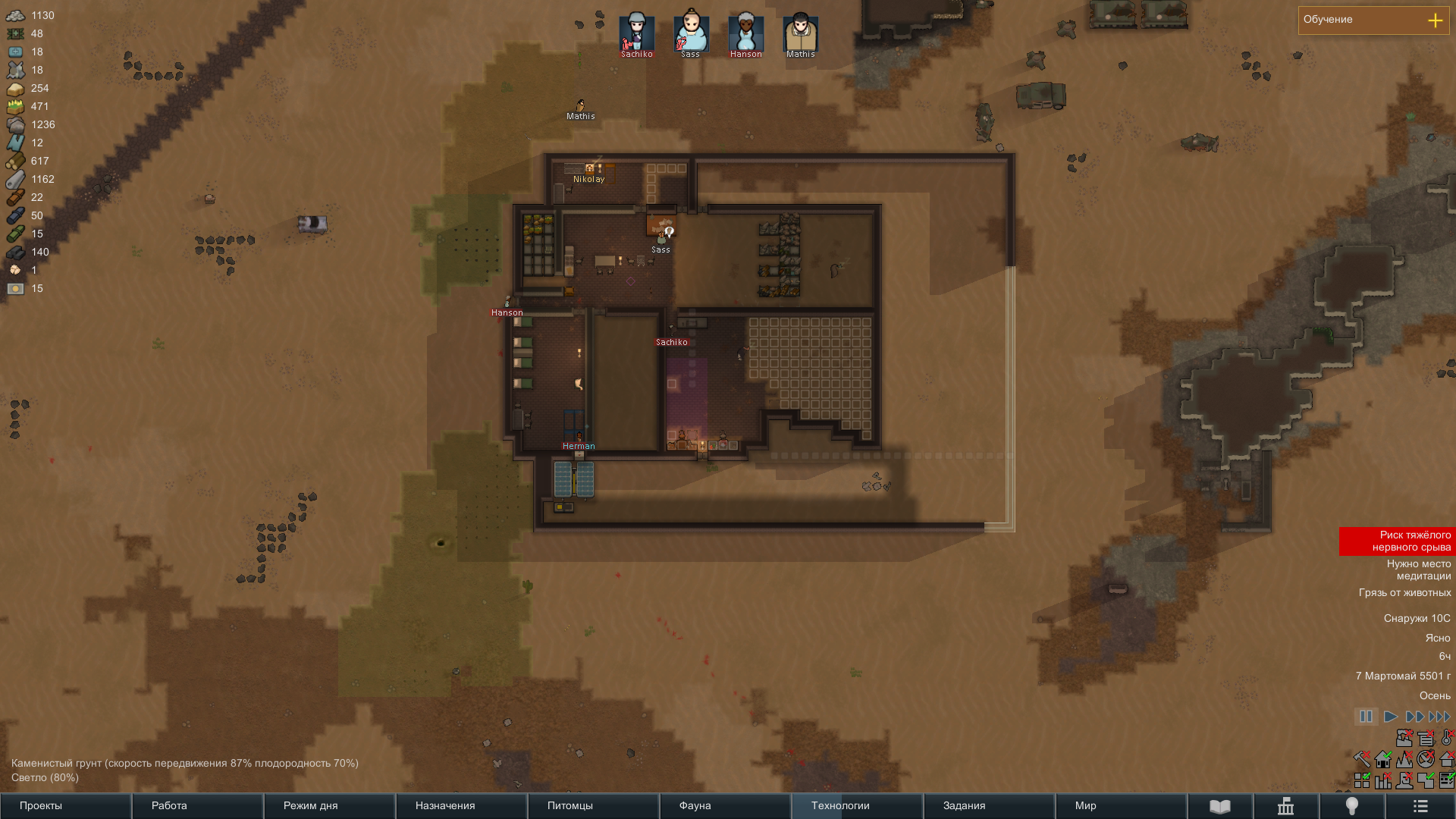Open the main menu list icon

click(x=1420, y=806)
